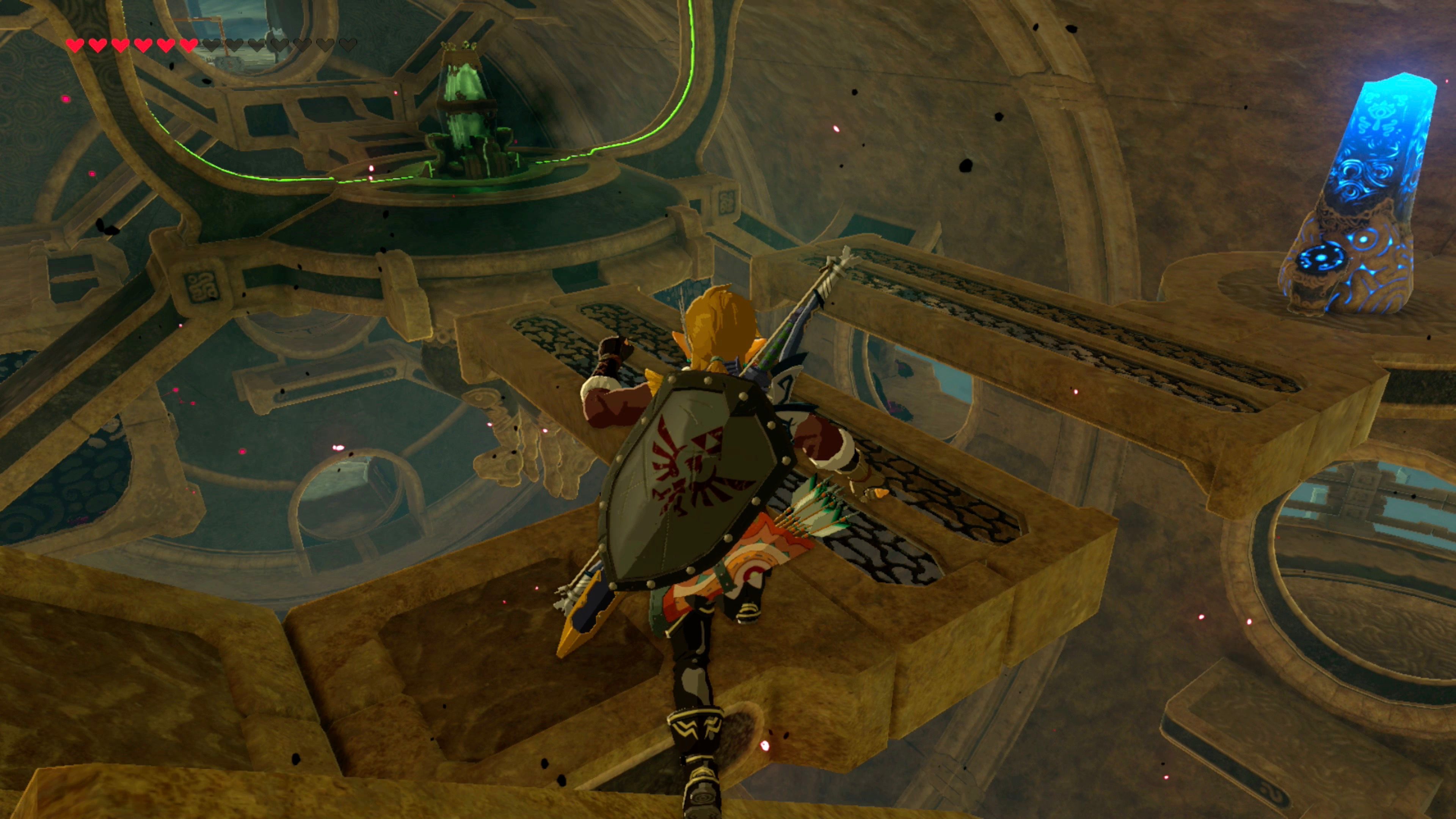
Task: Click the first red heart icon
Action: [76, 45]
